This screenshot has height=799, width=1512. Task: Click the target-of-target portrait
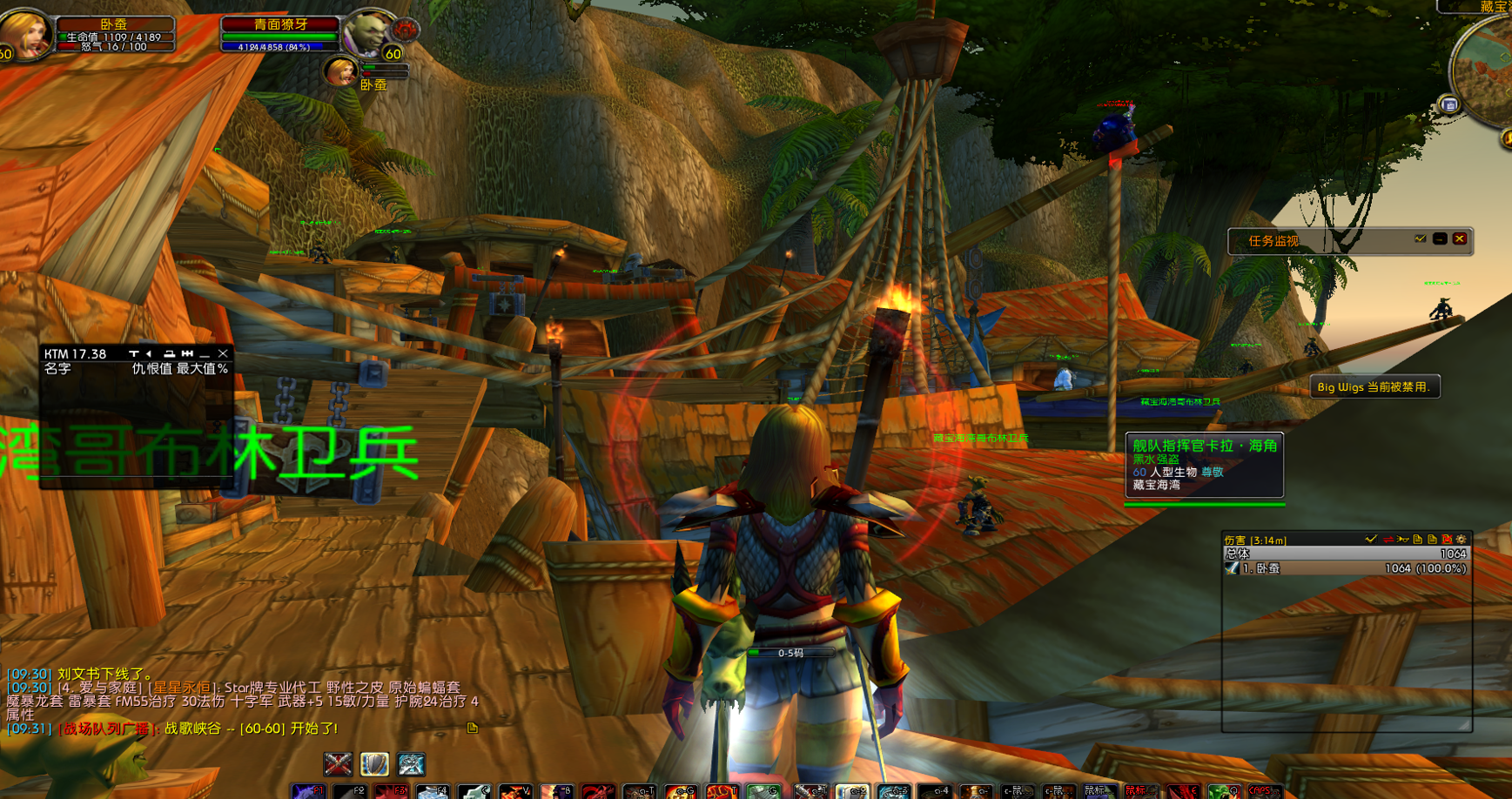[x=339, y=71]
